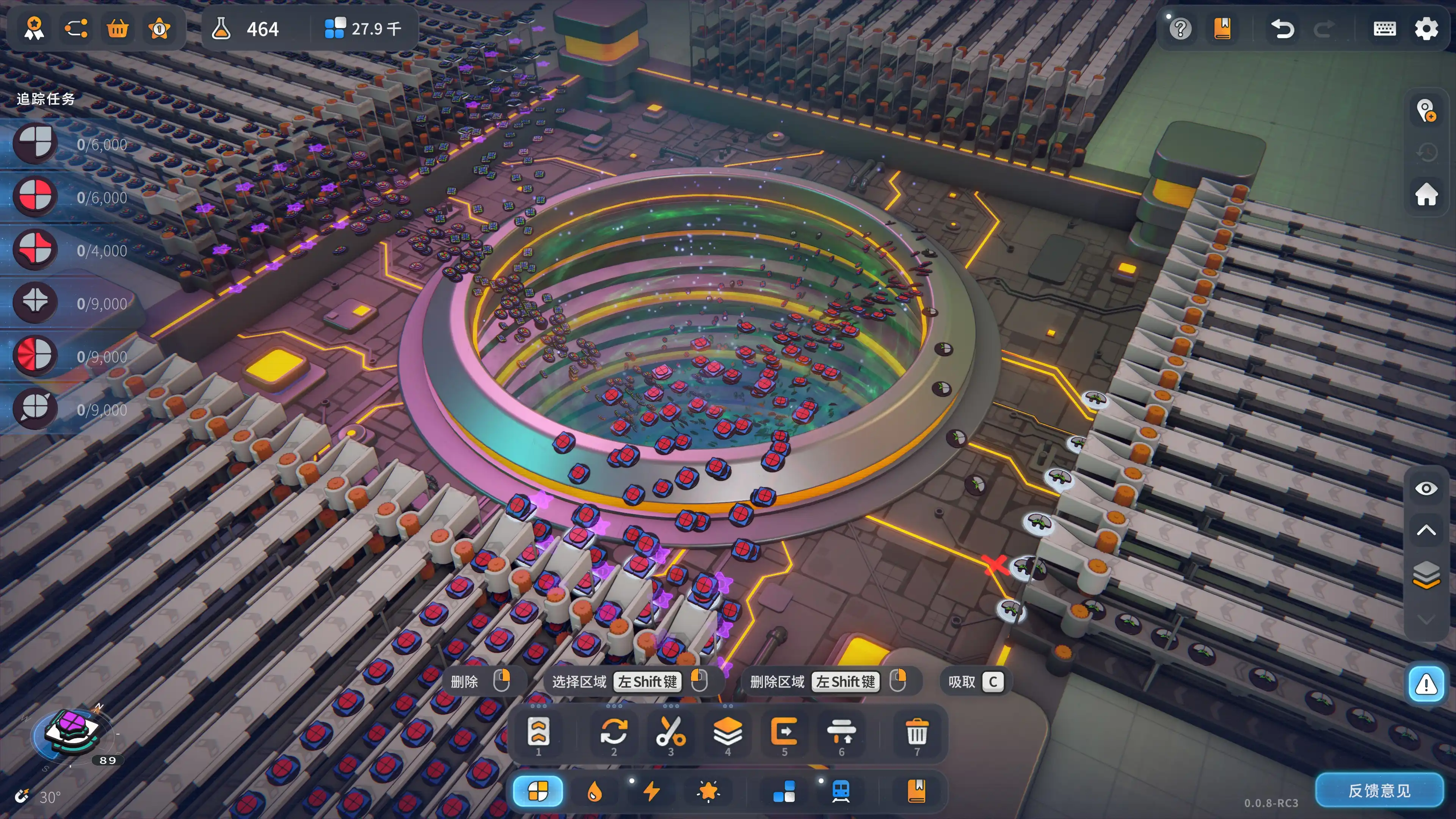Screen dimensions: 1456x819
Task: Toggle the eye visibility button
Action: tap(1426, 488)
